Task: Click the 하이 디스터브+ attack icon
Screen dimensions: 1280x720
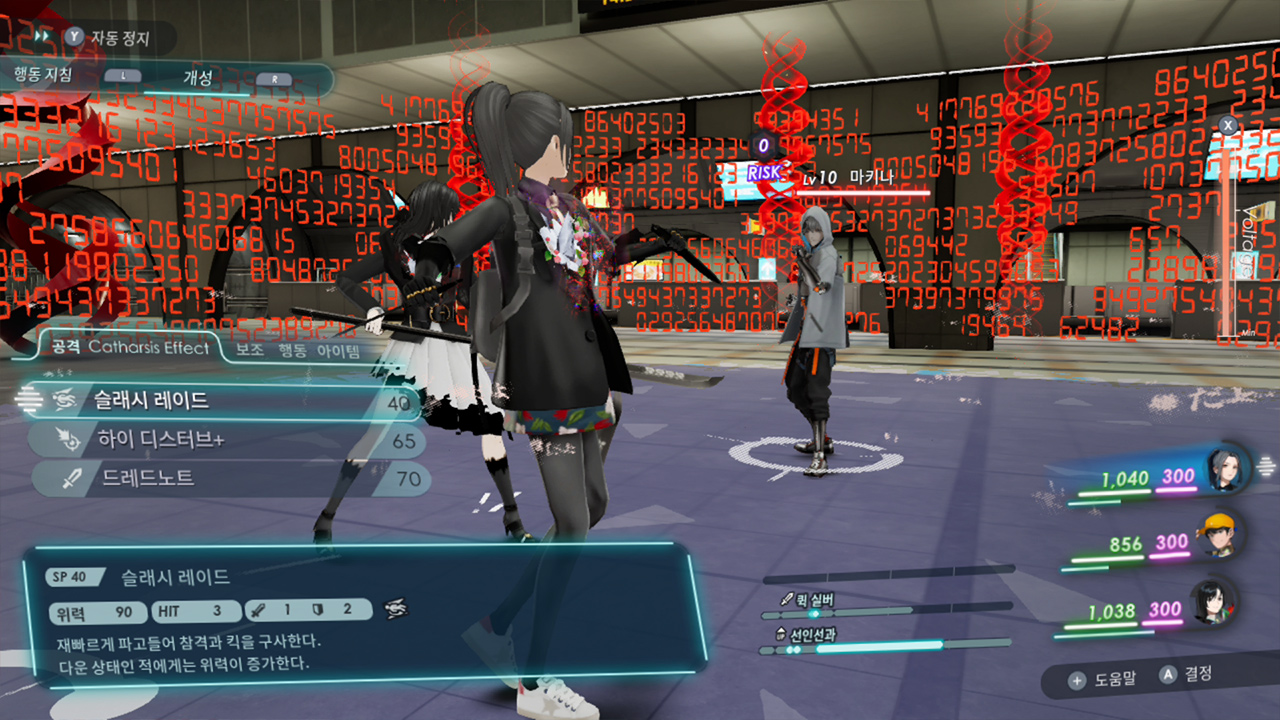Action: pos(66,436)
